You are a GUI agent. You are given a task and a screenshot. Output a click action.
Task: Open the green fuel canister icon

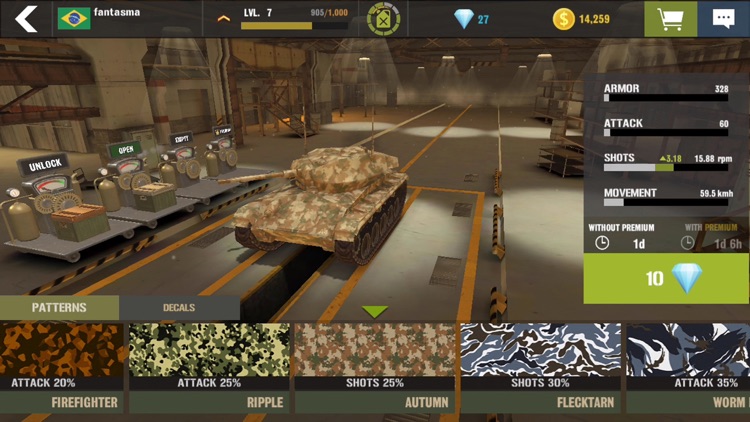(383, 19)
